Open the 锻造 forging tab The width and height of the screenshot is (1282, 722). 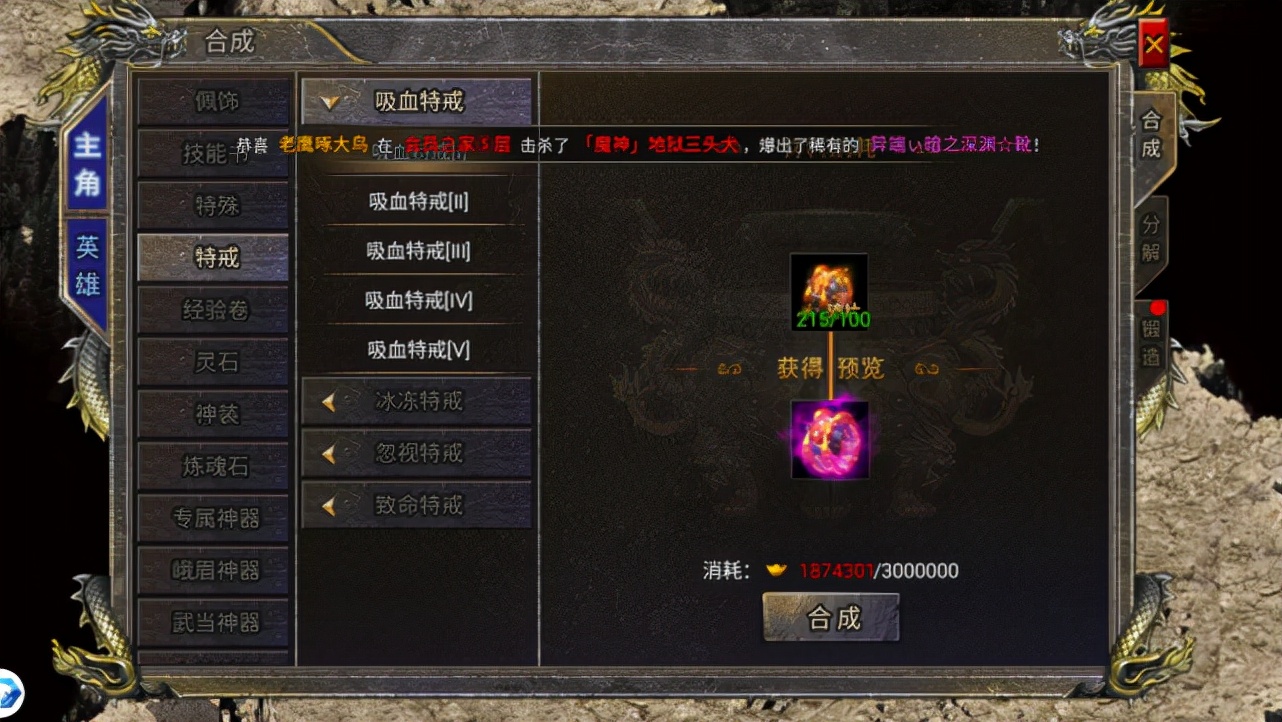(1151, 342)
